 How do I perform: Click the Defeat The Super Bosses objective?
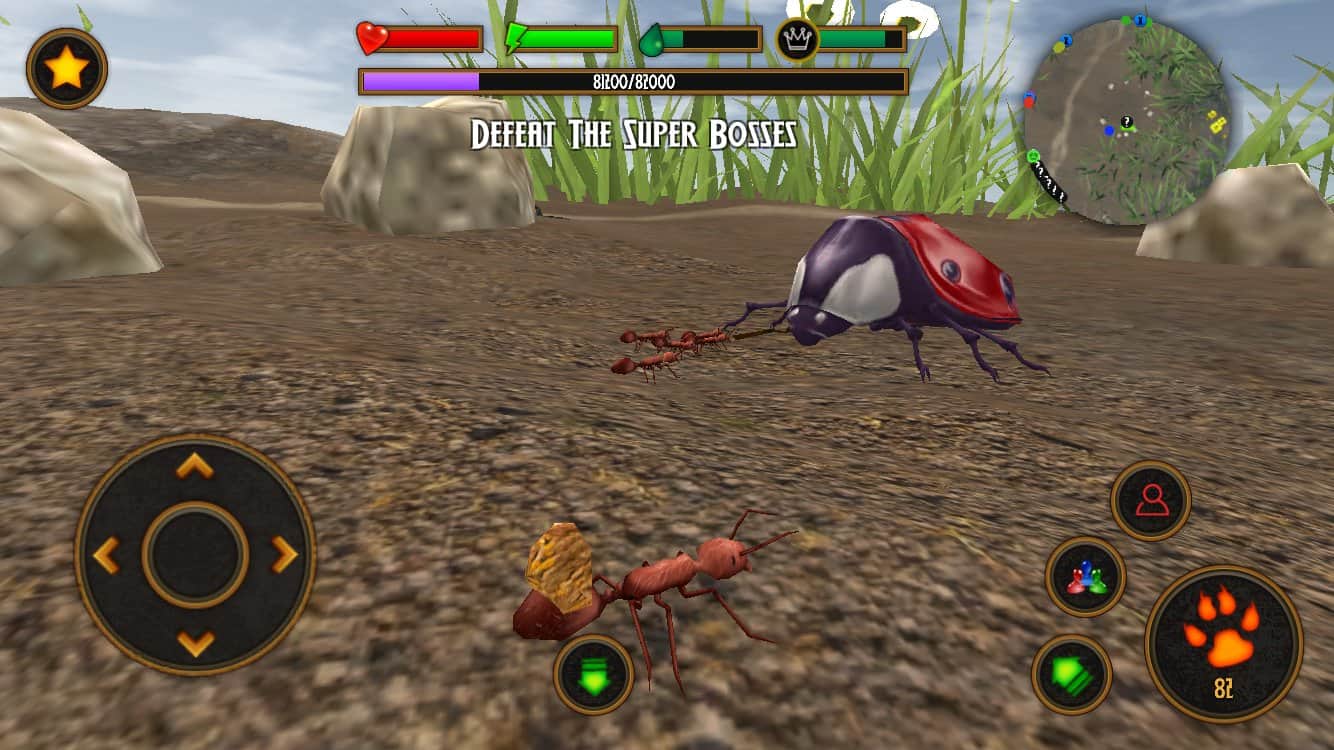pyautogui.click(x=633, y=134)
